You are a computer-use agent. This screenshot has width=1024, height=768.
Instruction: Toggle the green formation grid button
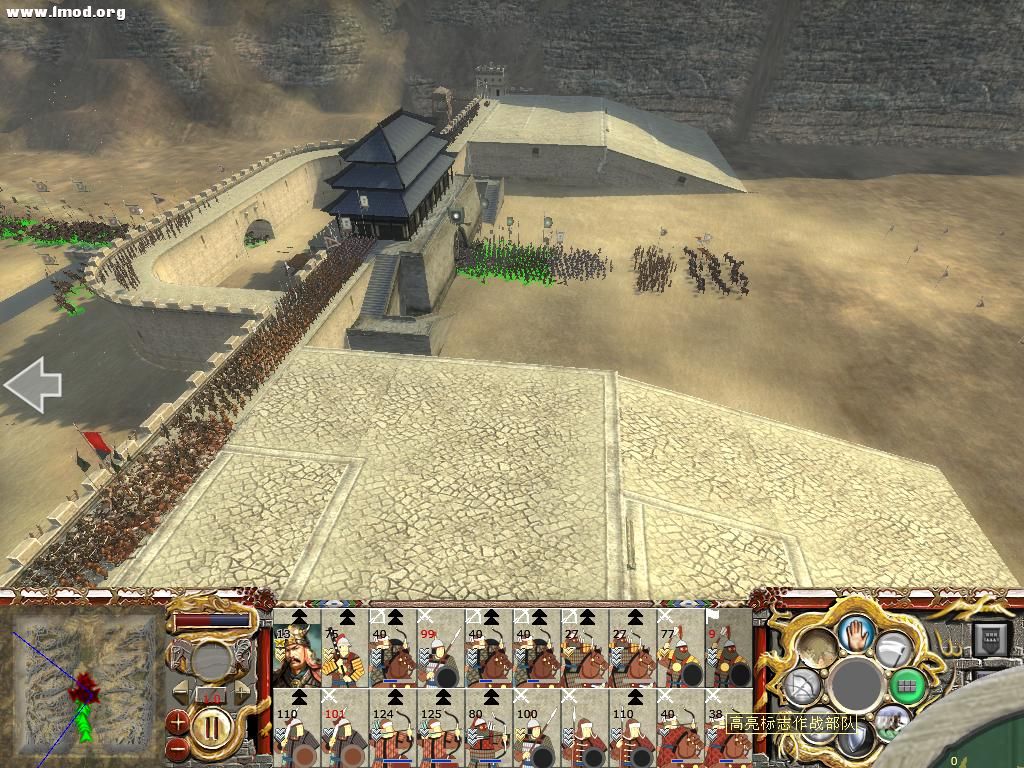(907, 685)
